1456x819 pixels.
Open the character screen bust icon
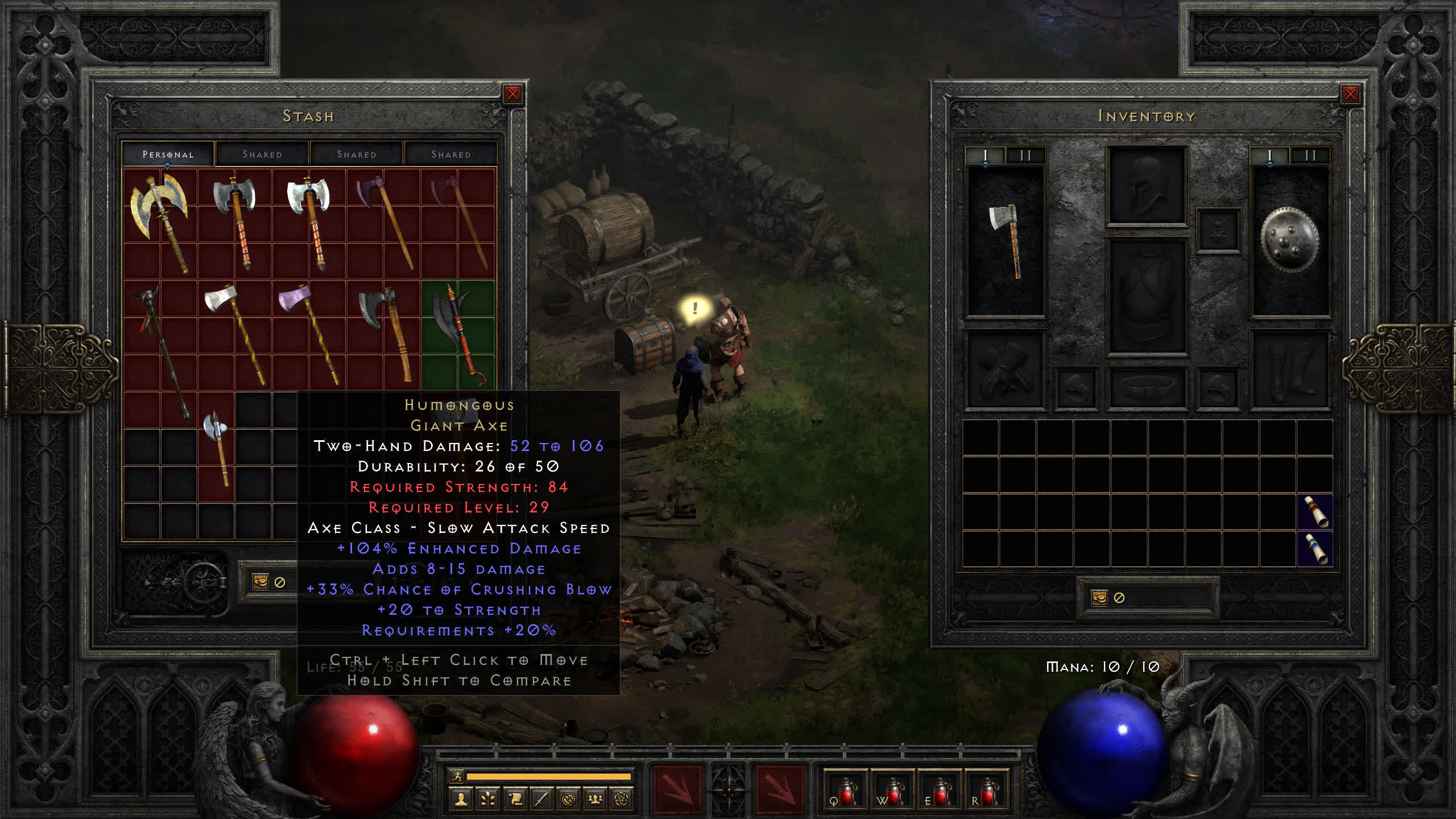point(461,800)
